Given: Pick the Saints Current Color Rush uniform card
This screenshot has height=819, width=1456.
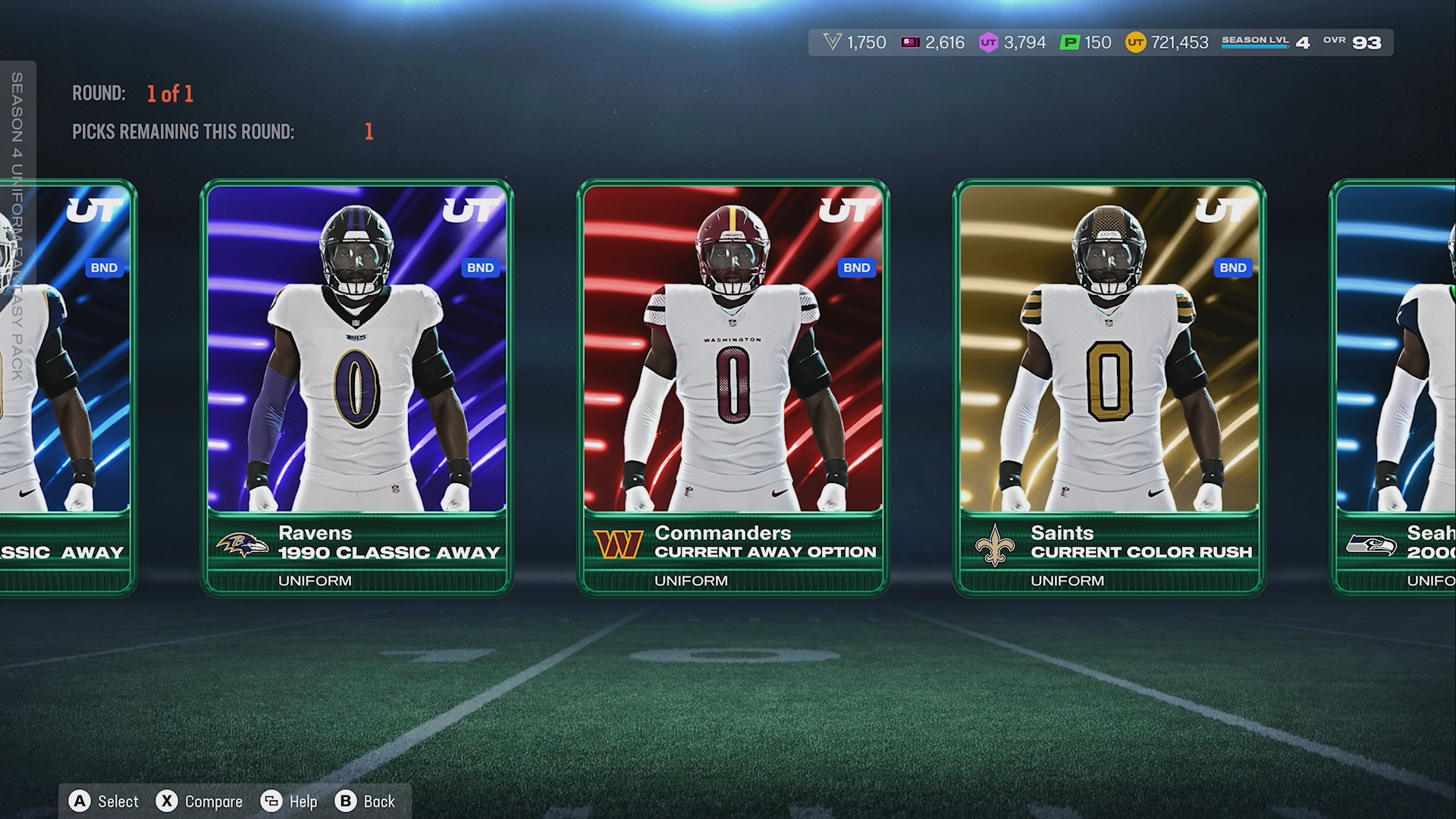Looking at the screenshot, I should coord(1109,387).
